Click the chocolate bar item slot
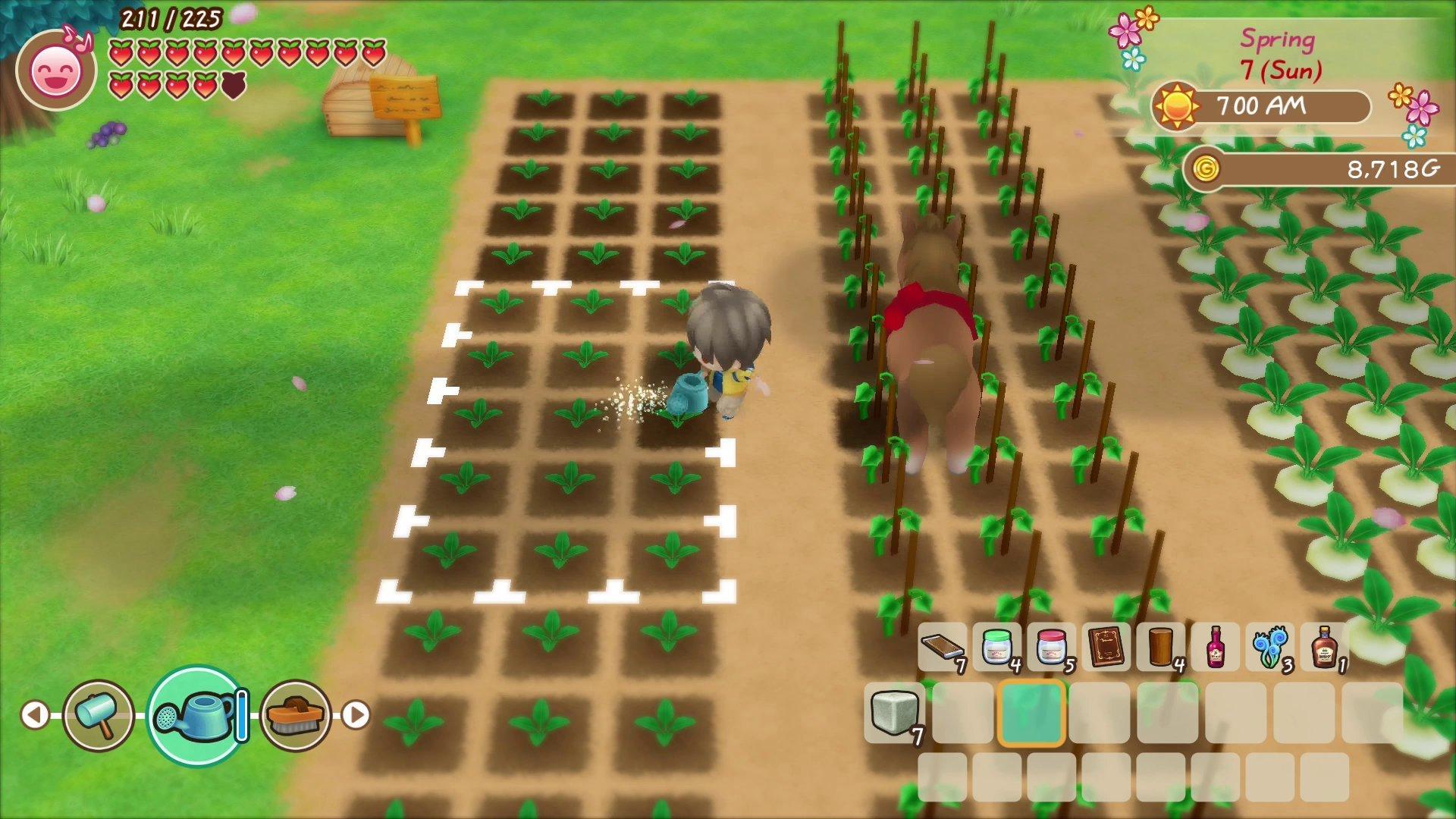1456x819 pixels. point(943,648)
